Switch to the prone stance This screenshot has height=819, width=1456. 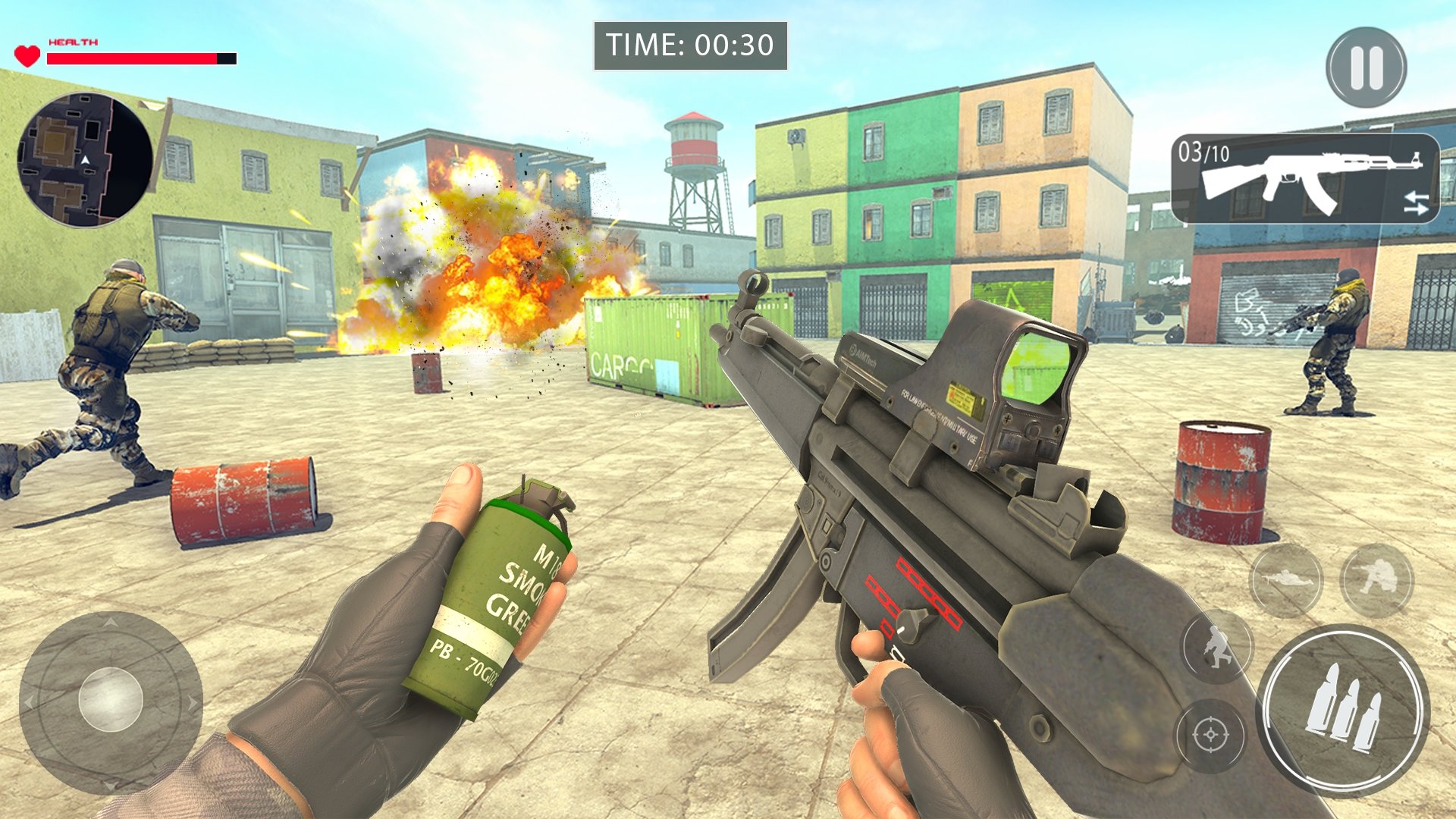pyautogui.click(x=1285, y=580)
